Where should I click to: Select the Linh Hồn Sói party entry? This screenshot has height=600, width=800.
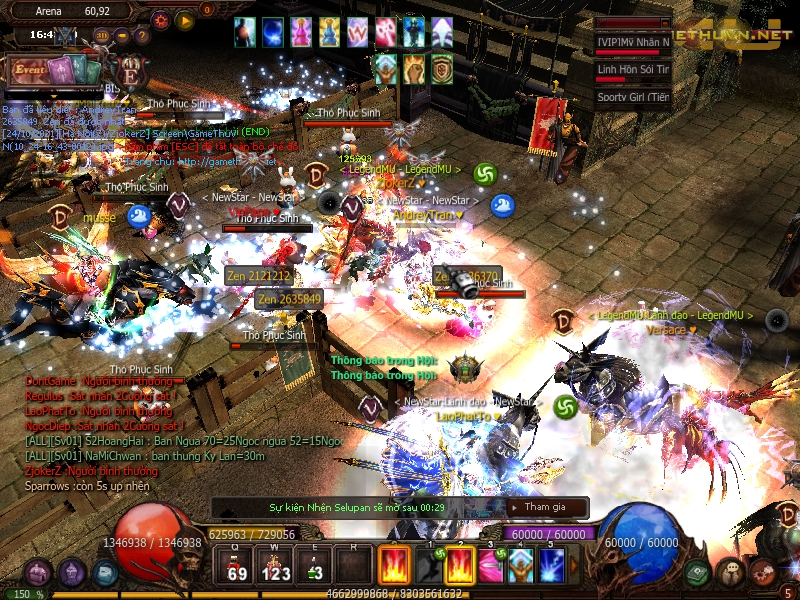tap(634, 70)
